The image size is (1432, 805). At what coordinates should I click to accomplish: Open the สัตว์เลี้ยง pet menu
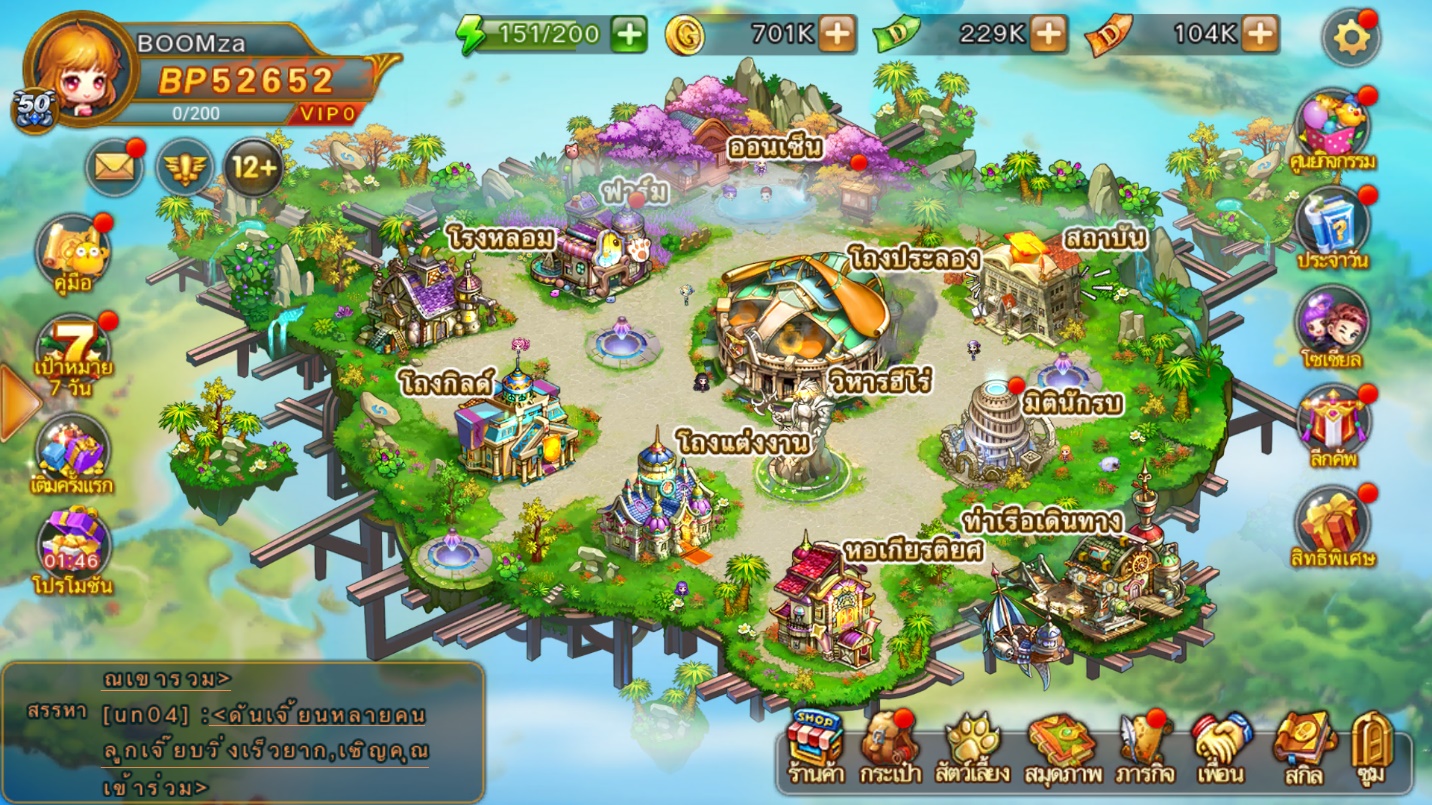(x=973, y=744)
